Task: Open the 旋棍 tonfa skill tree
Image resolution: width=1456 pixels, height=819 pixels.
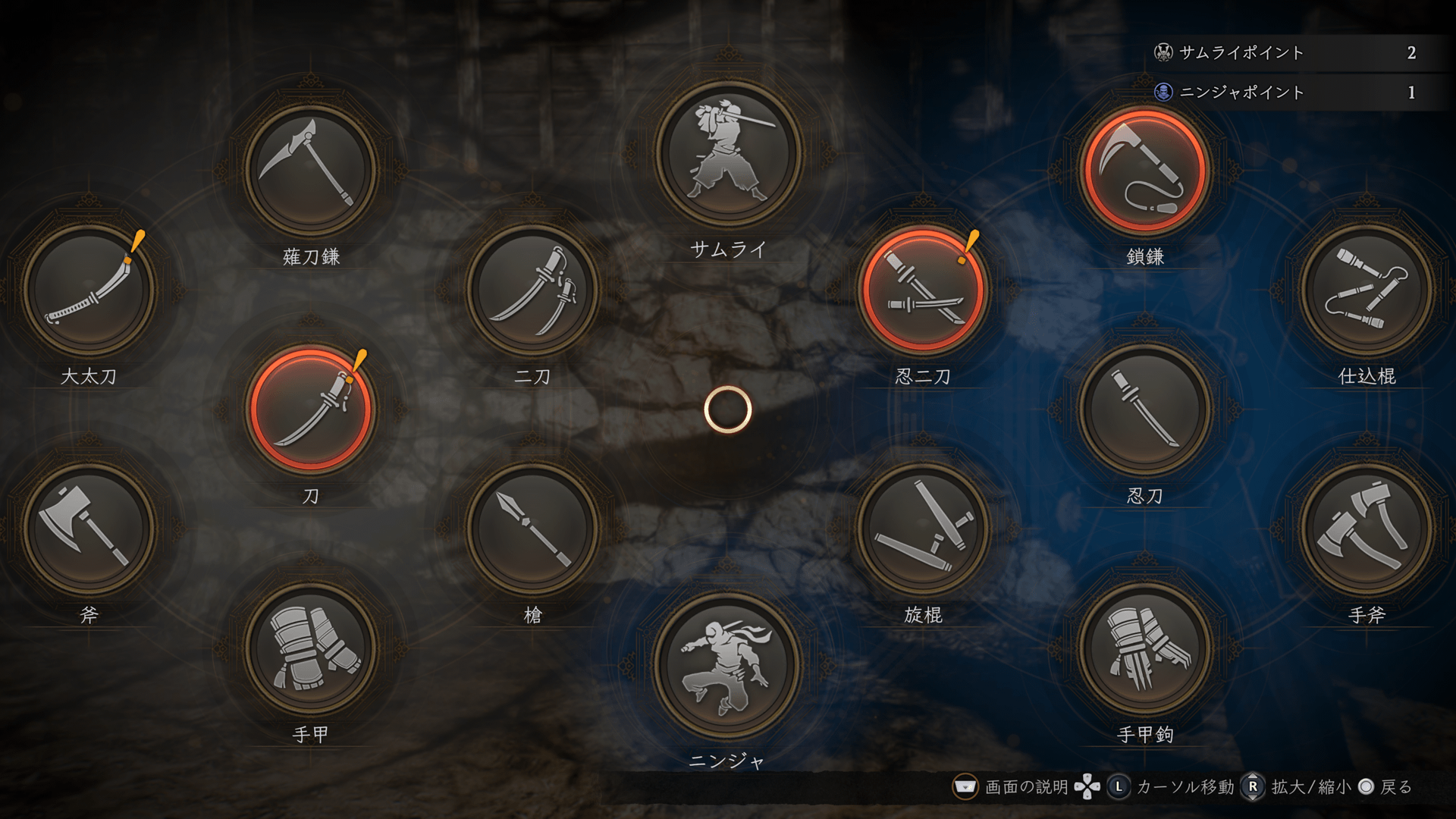Action: (923, 529)
